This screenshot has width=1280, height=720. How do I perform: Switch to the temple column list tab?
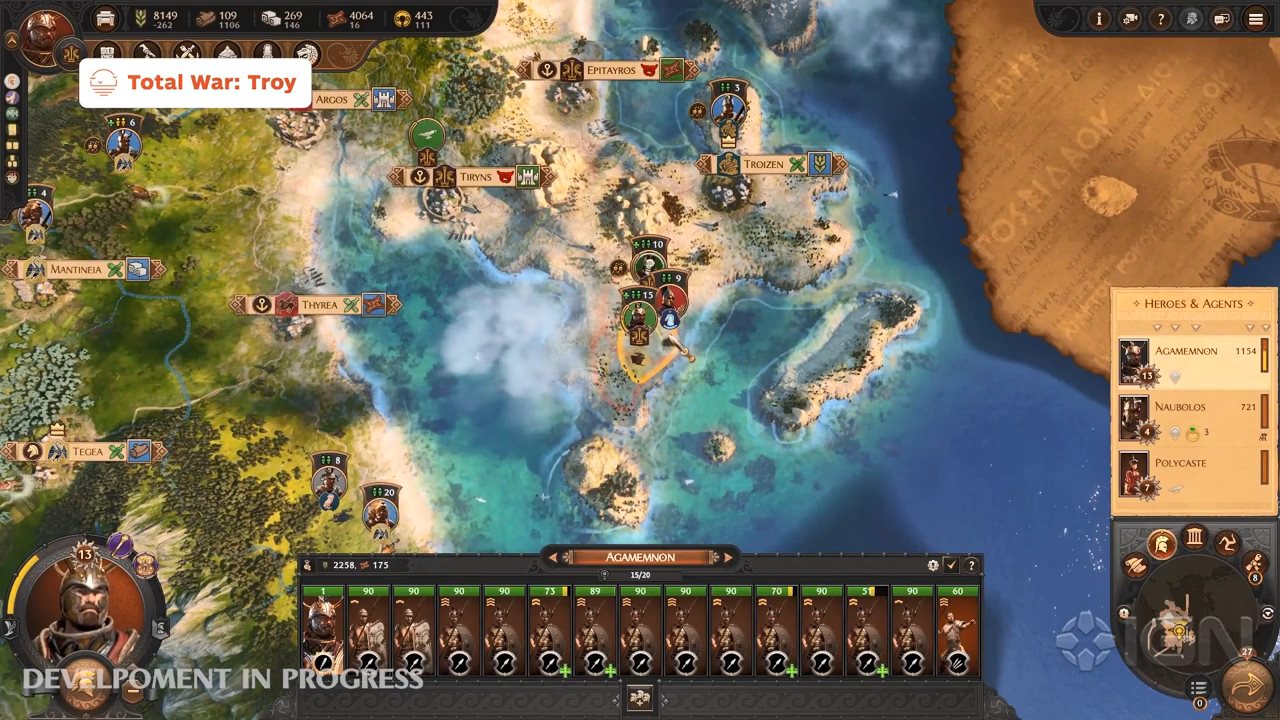pos(1195,538)
